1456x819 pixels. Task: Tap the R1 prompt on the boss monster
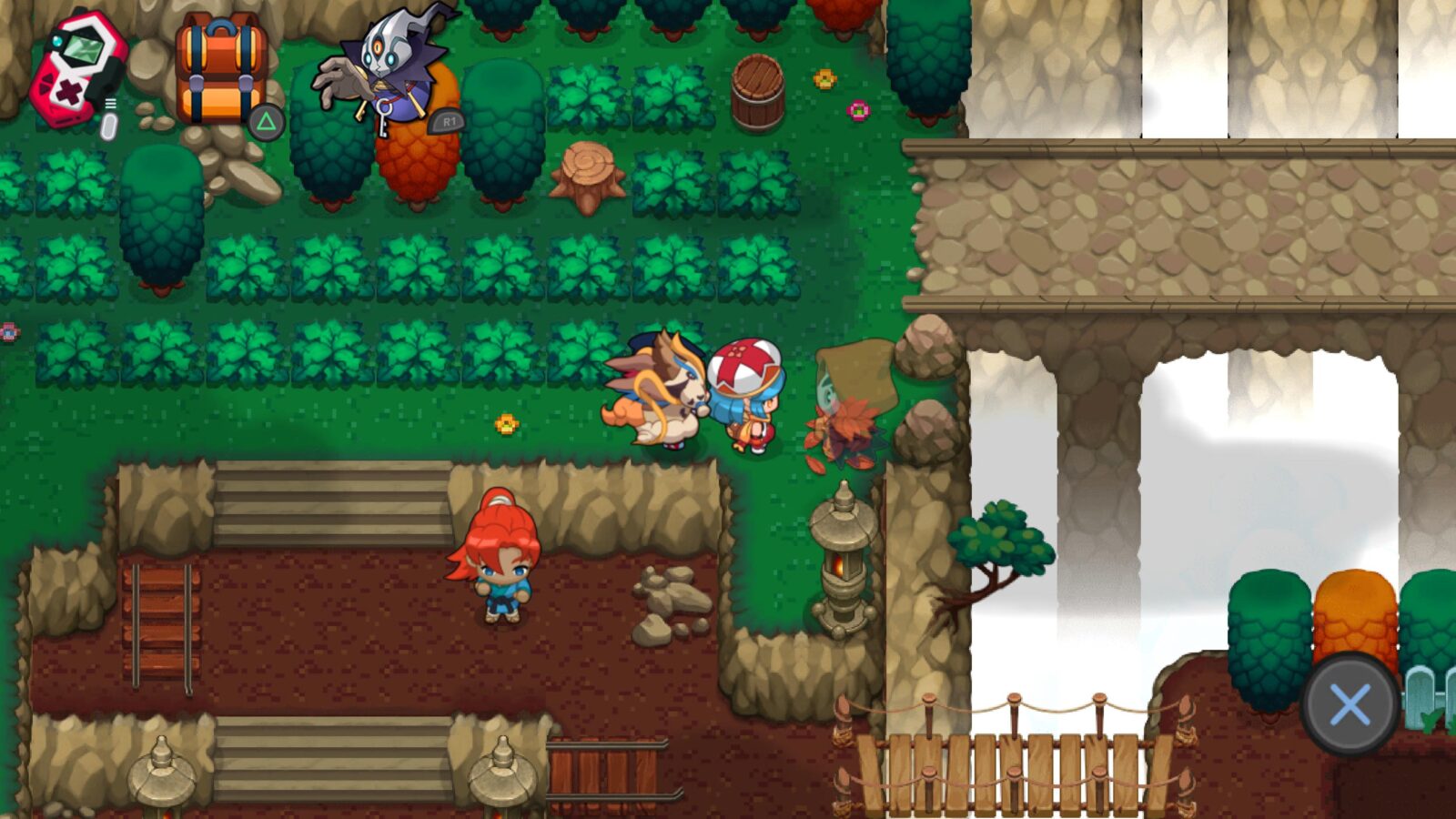click(x=448, y=119)
